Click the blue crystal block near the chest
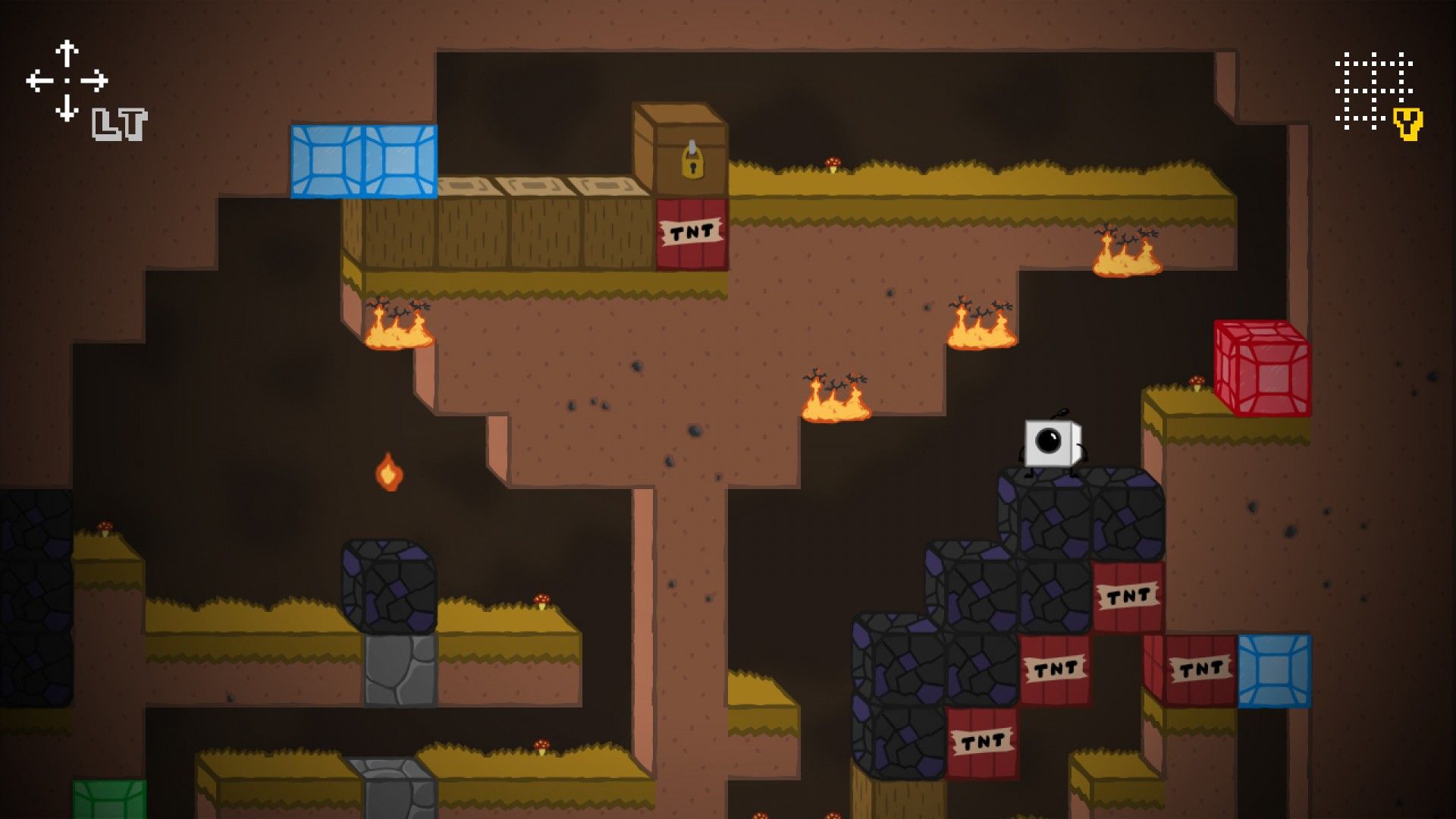This screenshot has height=819, width=1456. (365, 161)
